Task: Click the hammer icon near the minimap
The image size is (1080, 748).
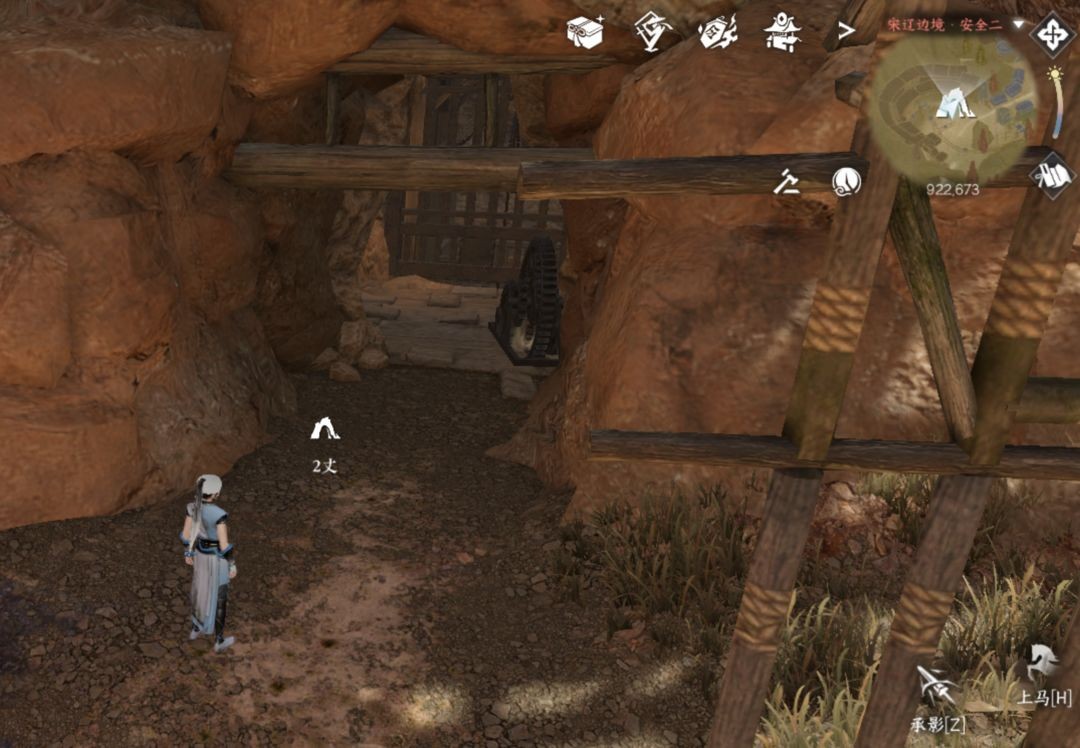Action: (788, 181)
